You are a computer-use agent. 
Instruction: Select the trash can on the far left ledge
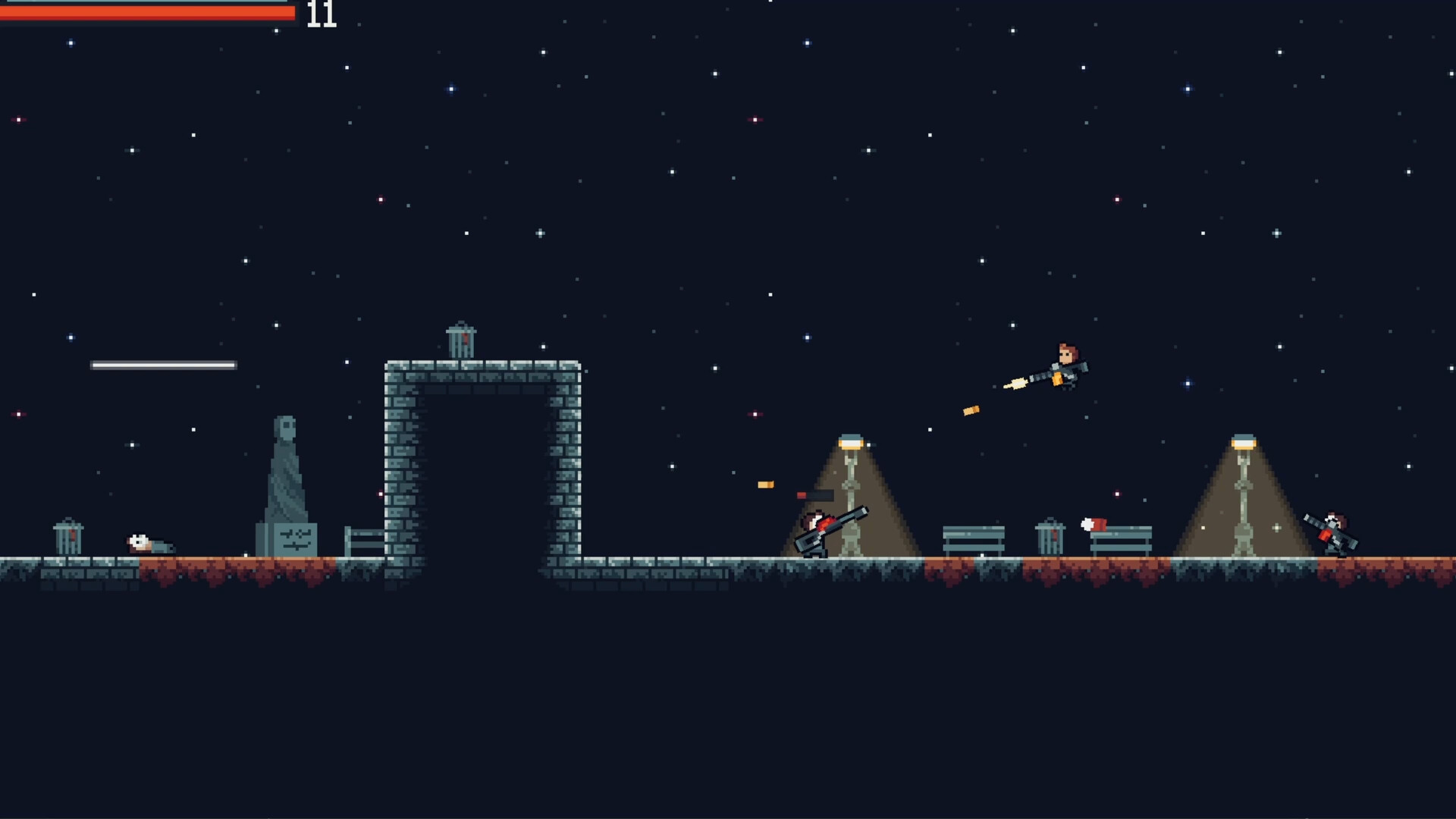coord(69,538)
